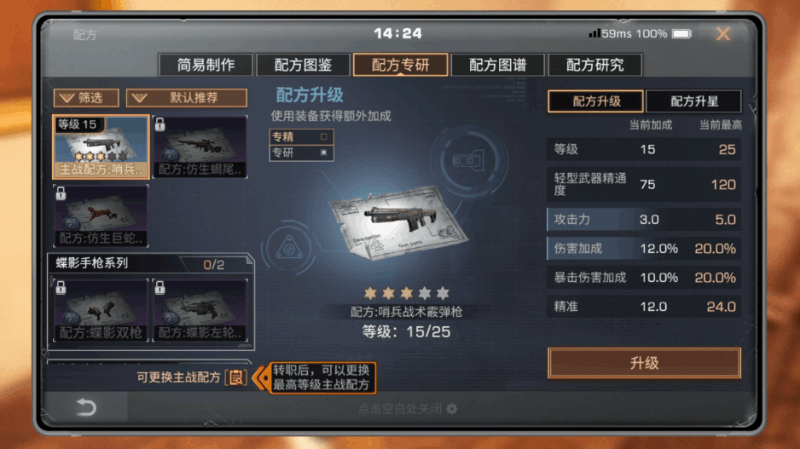Open the change main recipe icon
Viewport: 800px width, 449px height.
pos(235,377)
